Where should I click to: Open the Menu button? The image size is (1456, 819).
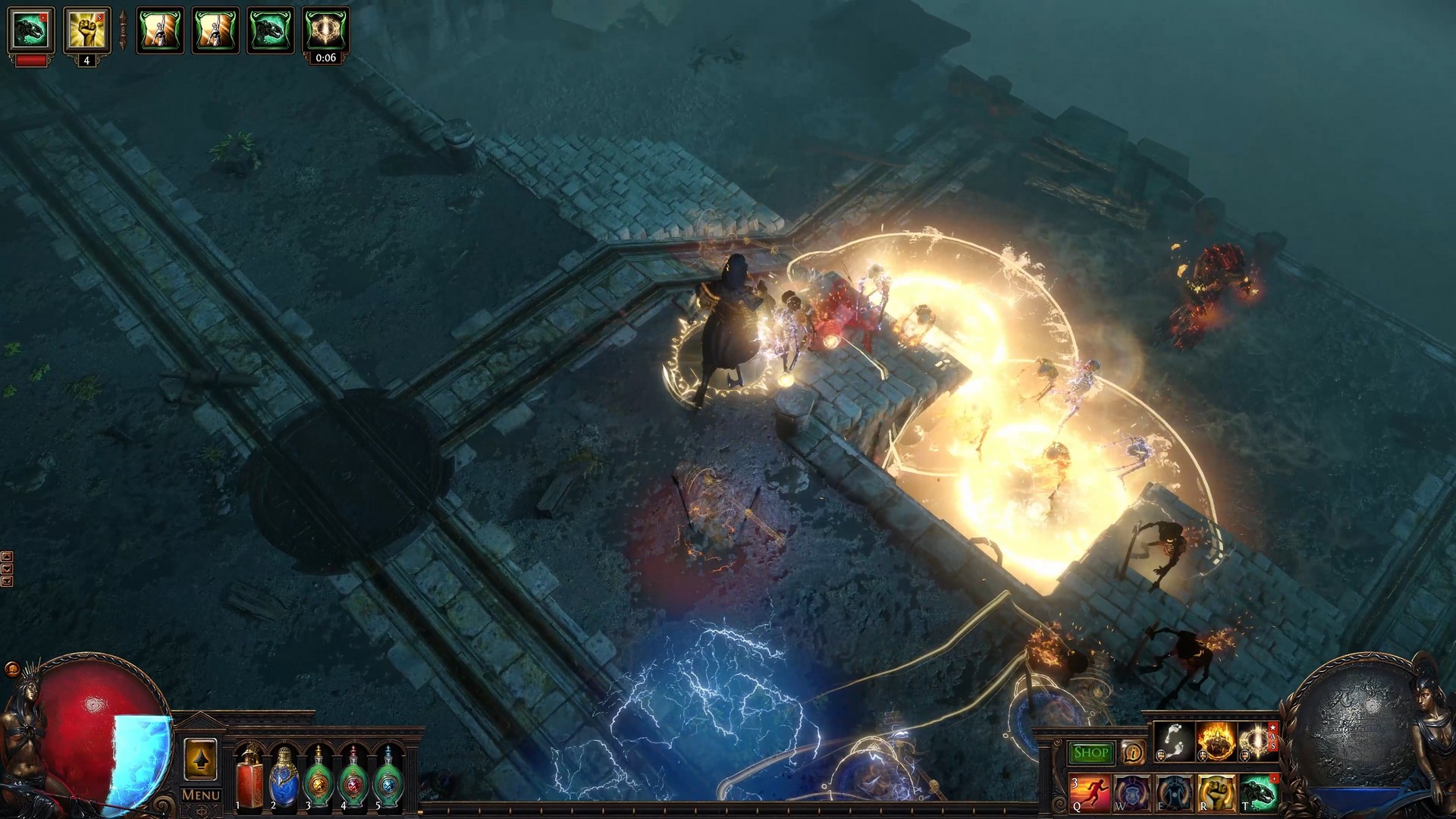pos(201,795)
